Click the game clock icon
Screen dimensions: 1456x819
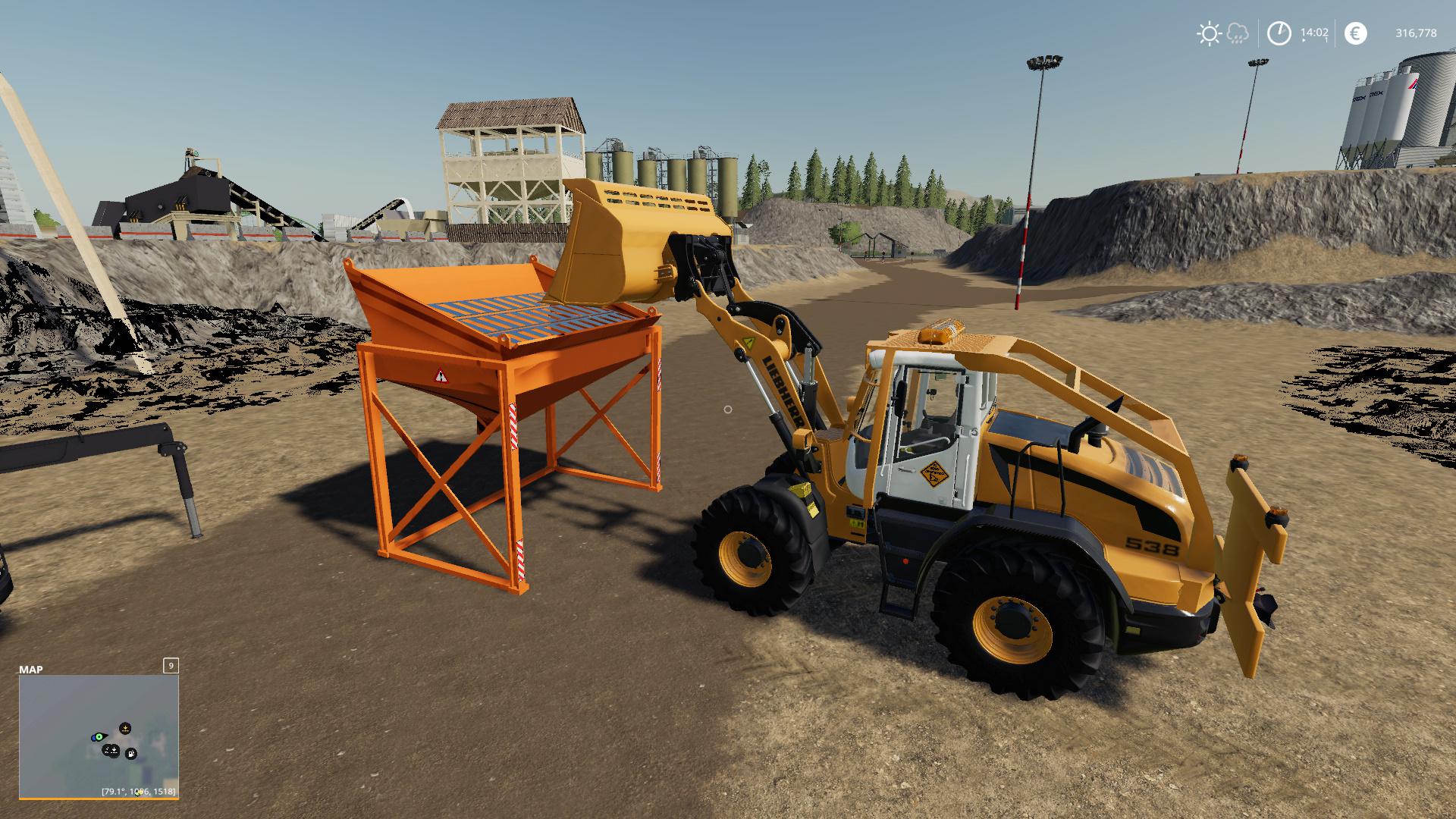click(1279, 33)
